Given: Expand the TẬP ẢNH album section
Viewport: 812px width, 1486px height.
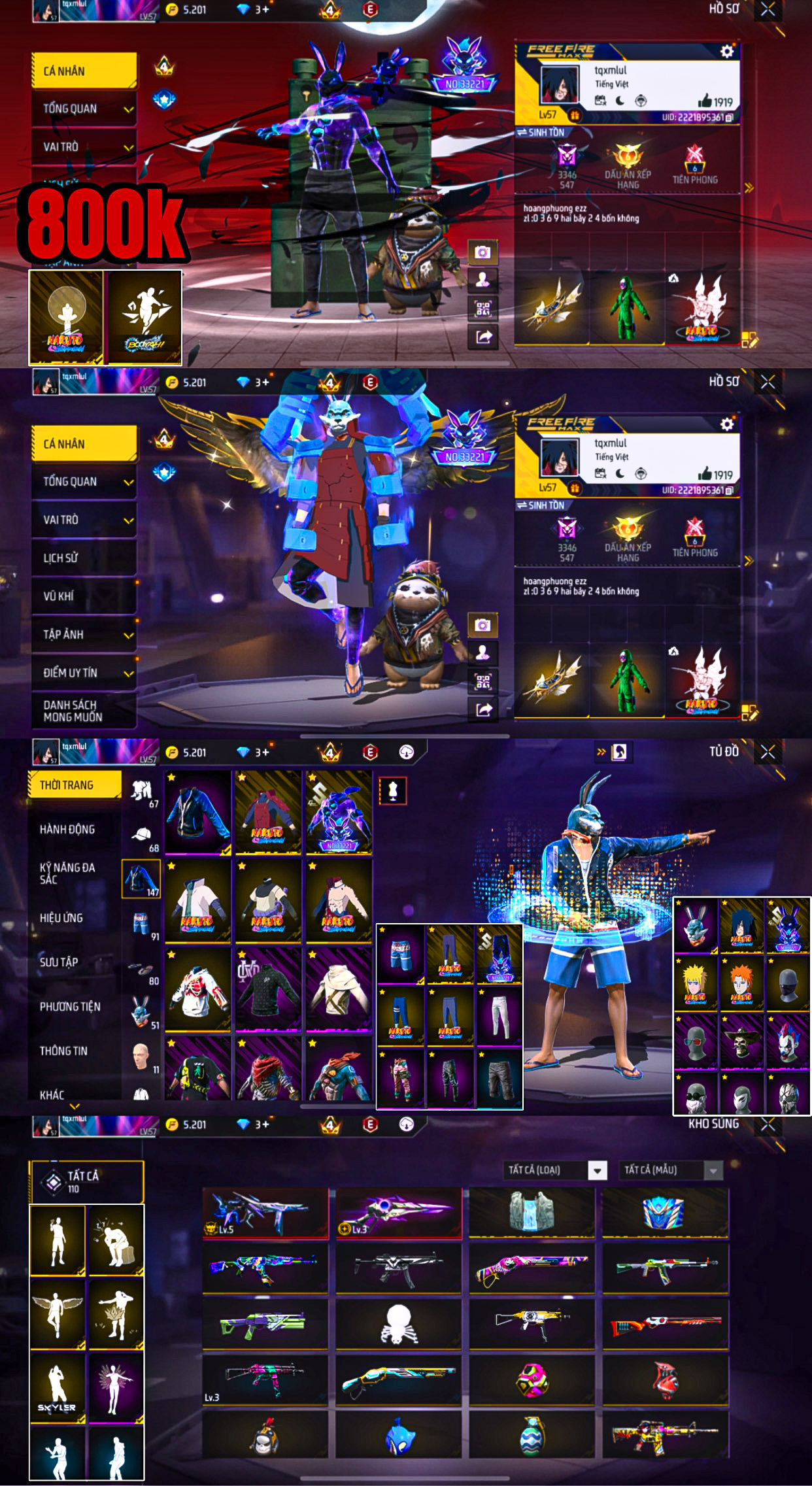Looking at the screenshot, I should [x=83, y=634].
